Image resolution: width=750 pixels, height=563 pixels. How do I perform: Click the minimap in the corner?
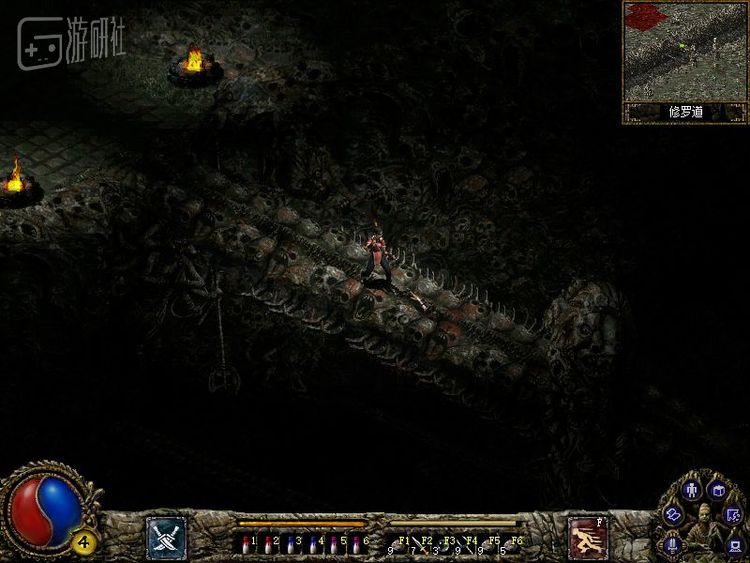click(x=685, y=52)
